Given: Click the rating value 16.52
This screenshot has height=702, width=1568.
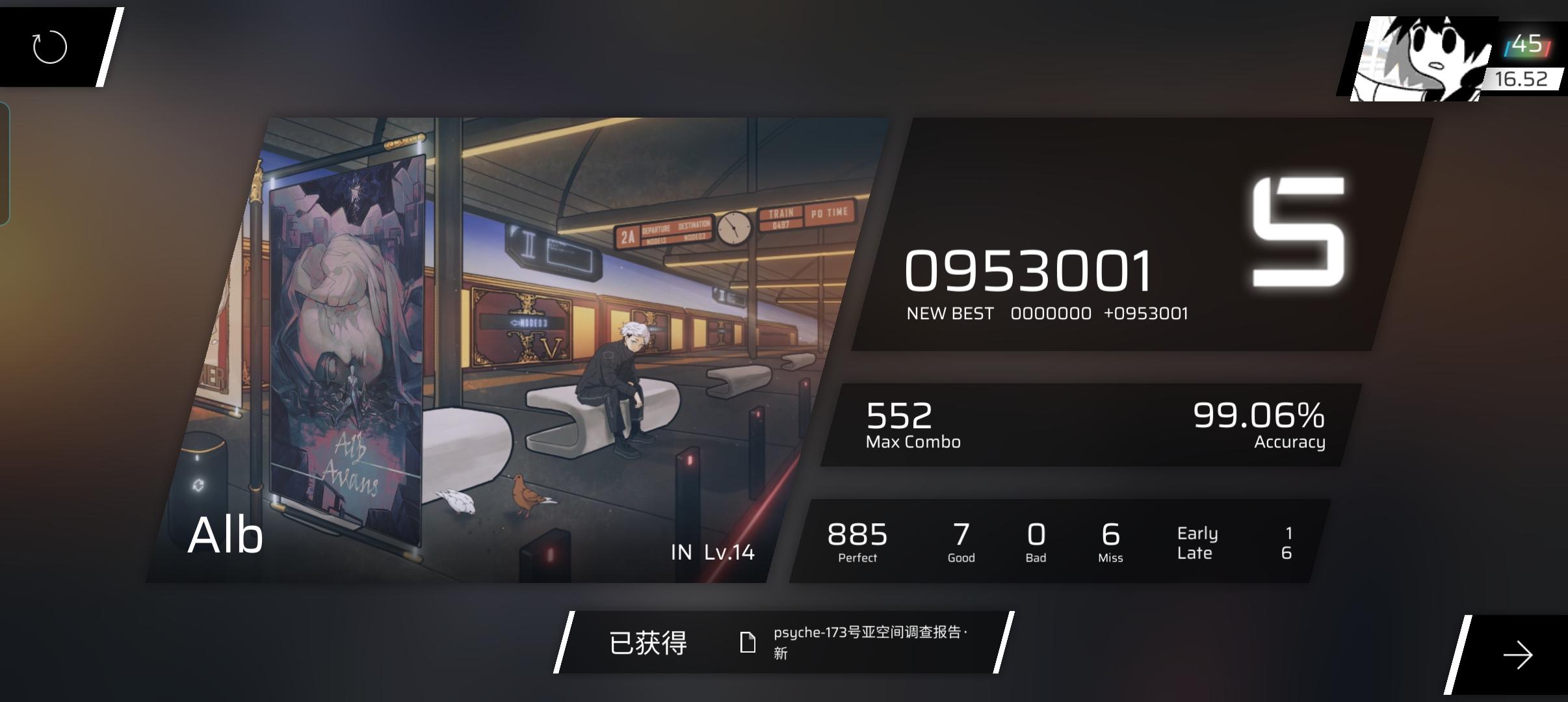Looking at the screenshot, I should [x=1524, y=79].
